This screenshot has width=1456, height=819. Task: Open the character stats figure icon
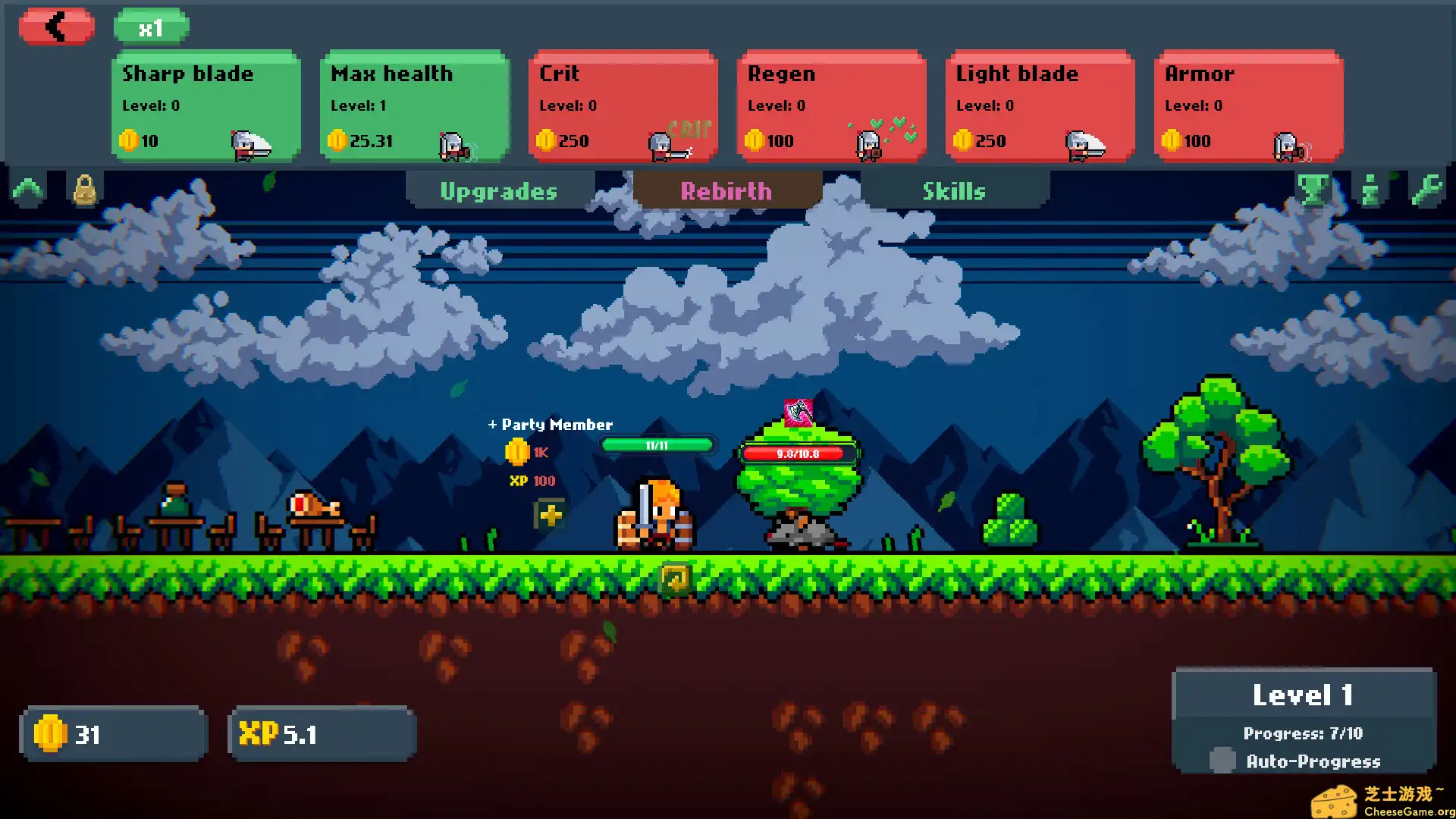point(1370,190)
